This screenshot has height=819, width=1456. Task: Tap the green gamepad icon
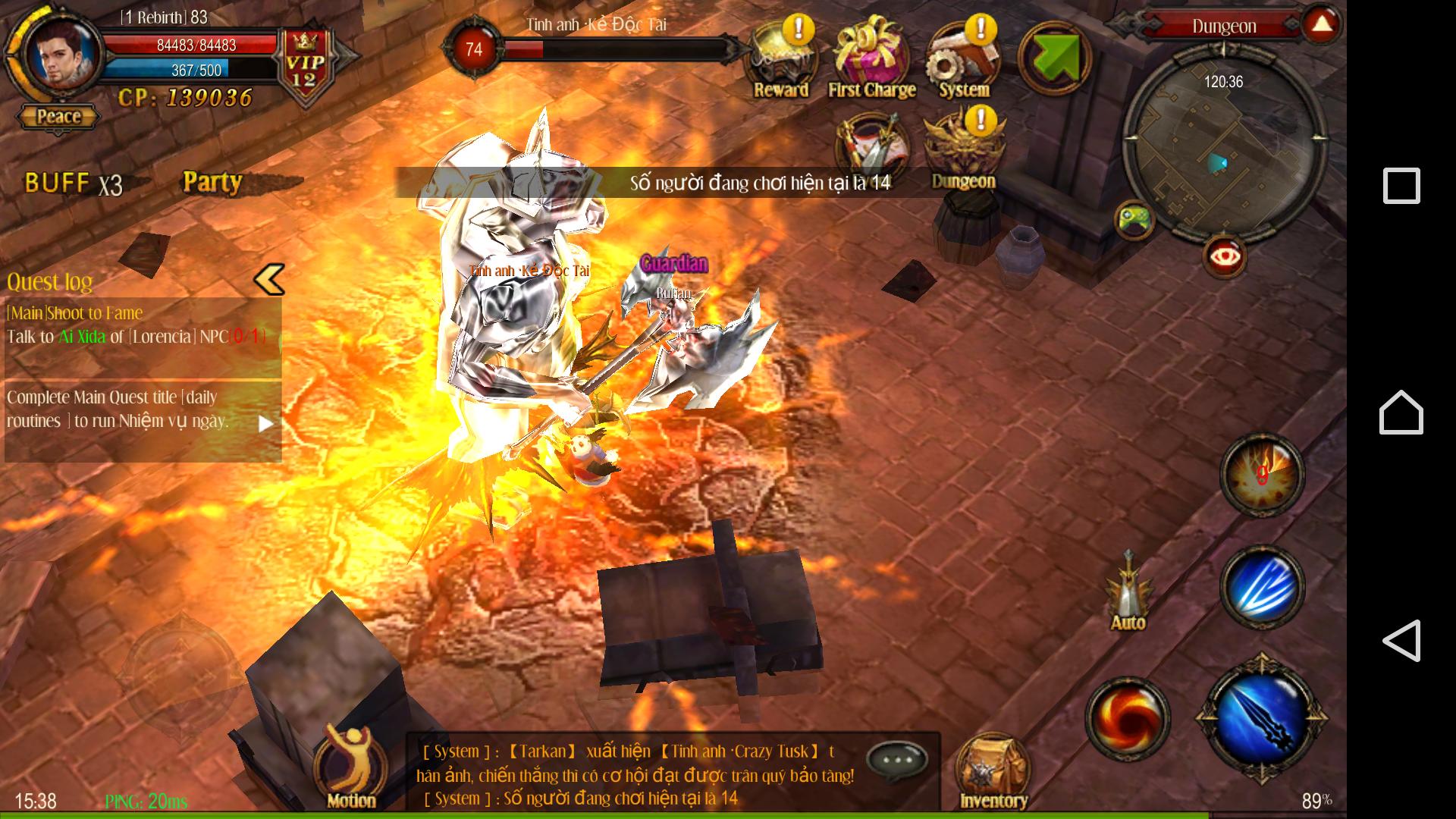click(x=1134, y=220)
